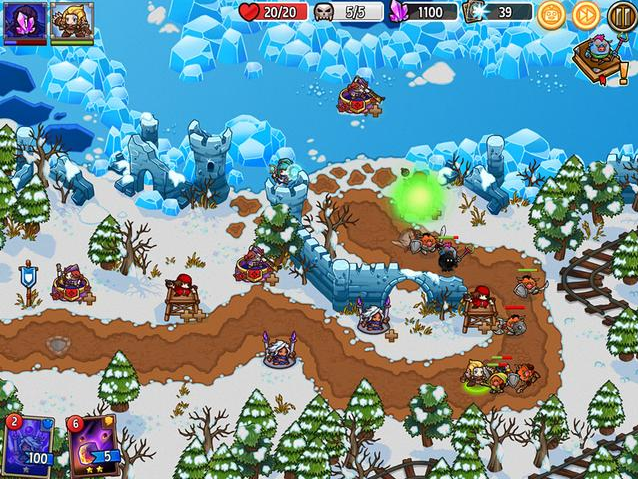Pause the game with the pause button
This screenshot has height=482, width=638.
pos(621,15)
